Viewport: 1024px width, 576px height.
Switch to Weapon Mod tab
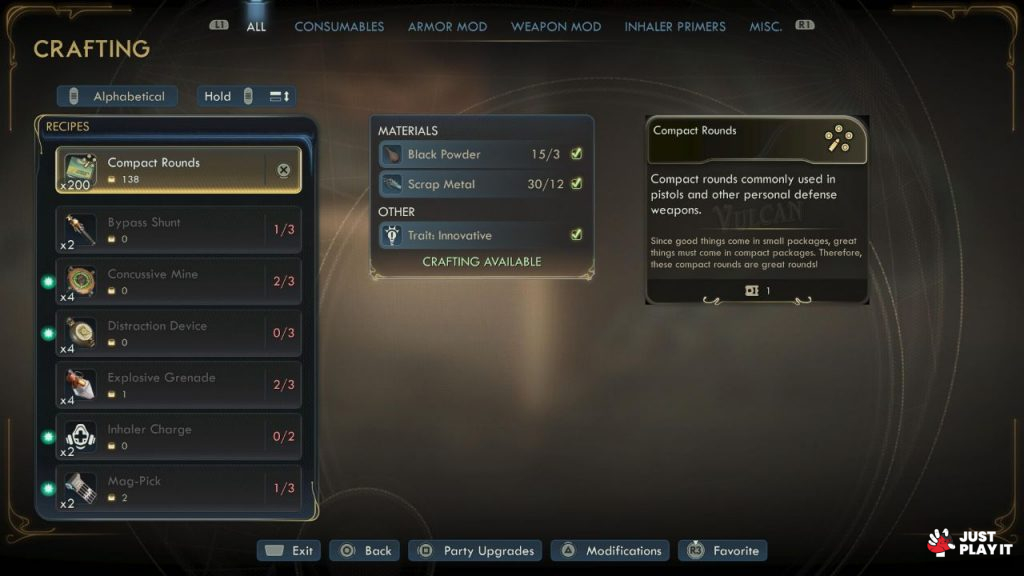[x=556, y=27]
